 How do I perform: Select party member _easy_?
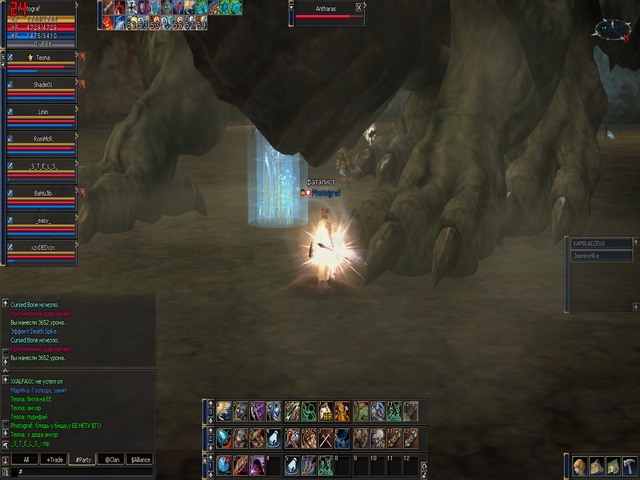(x=41, y=220)
